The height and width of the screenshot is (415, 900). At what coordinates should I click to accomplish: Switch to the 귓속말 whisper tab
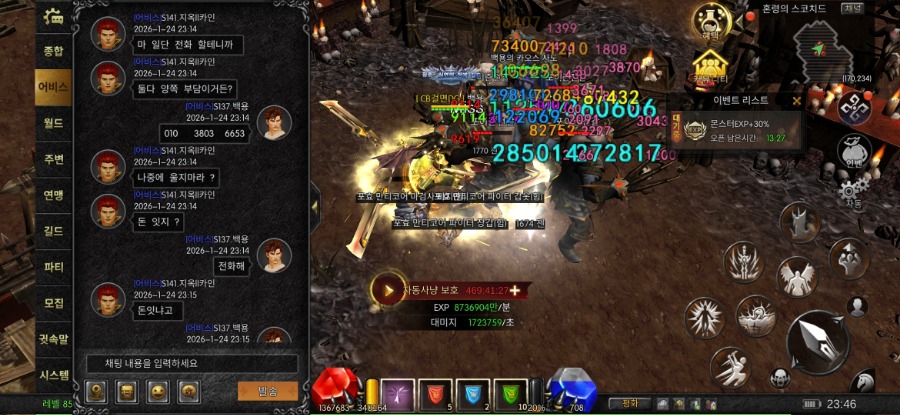(53, 339)
